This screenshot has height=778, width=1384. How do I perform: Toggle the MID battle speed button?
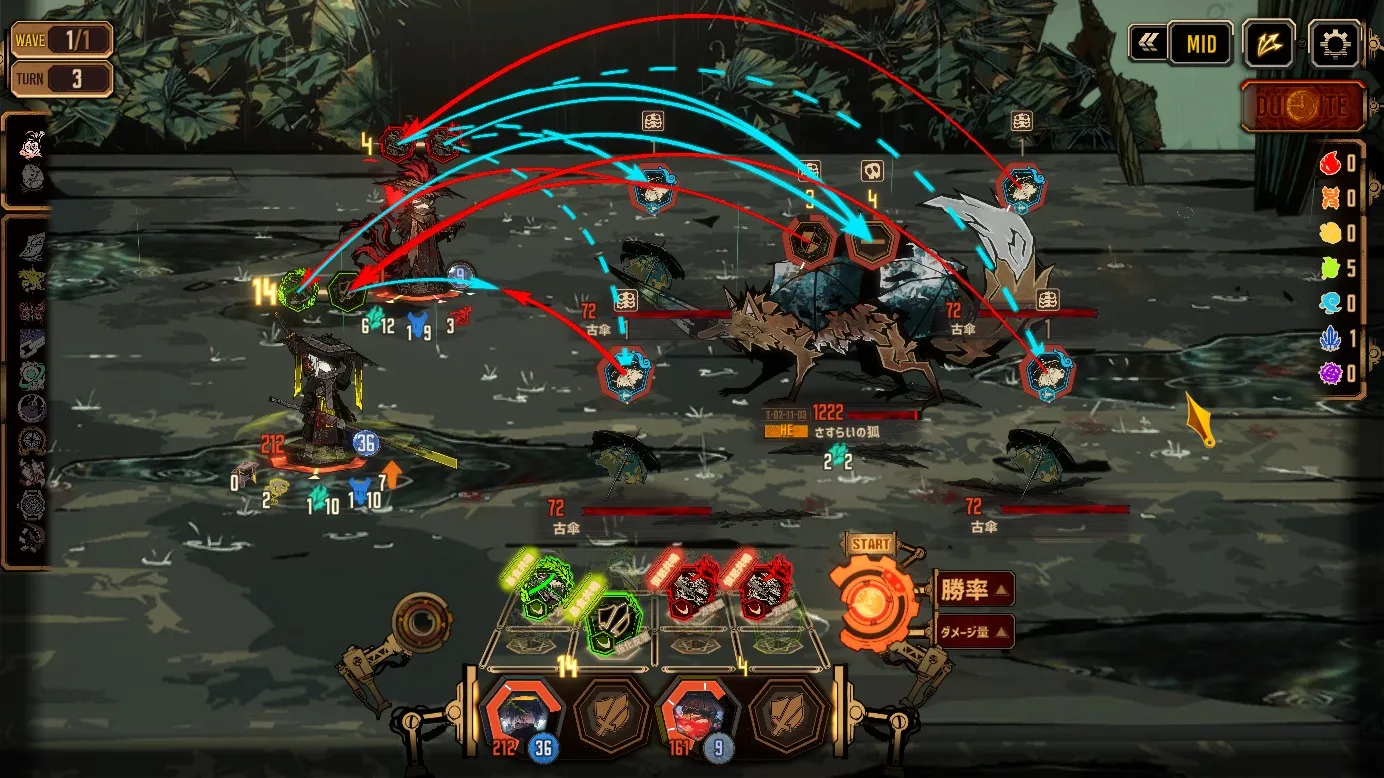click(x=1200, y=44)
